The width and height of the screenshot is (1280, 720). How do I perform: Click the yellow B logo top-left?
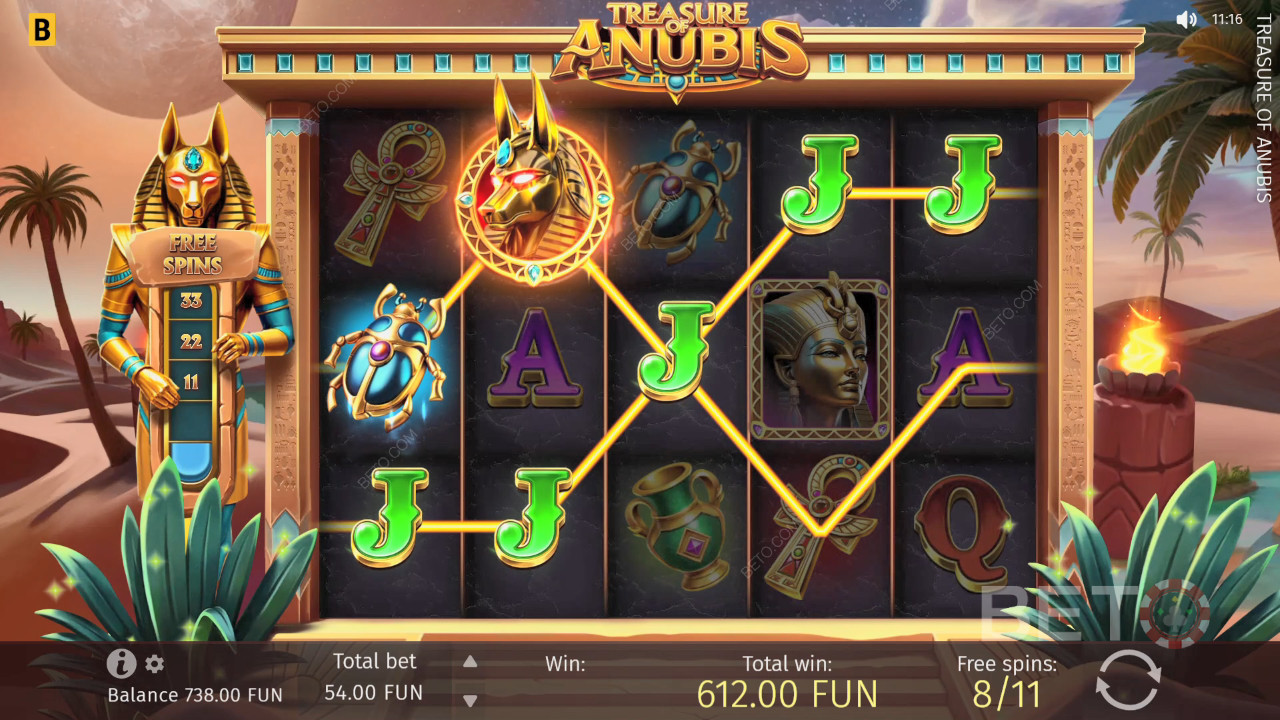coord(40,29)
